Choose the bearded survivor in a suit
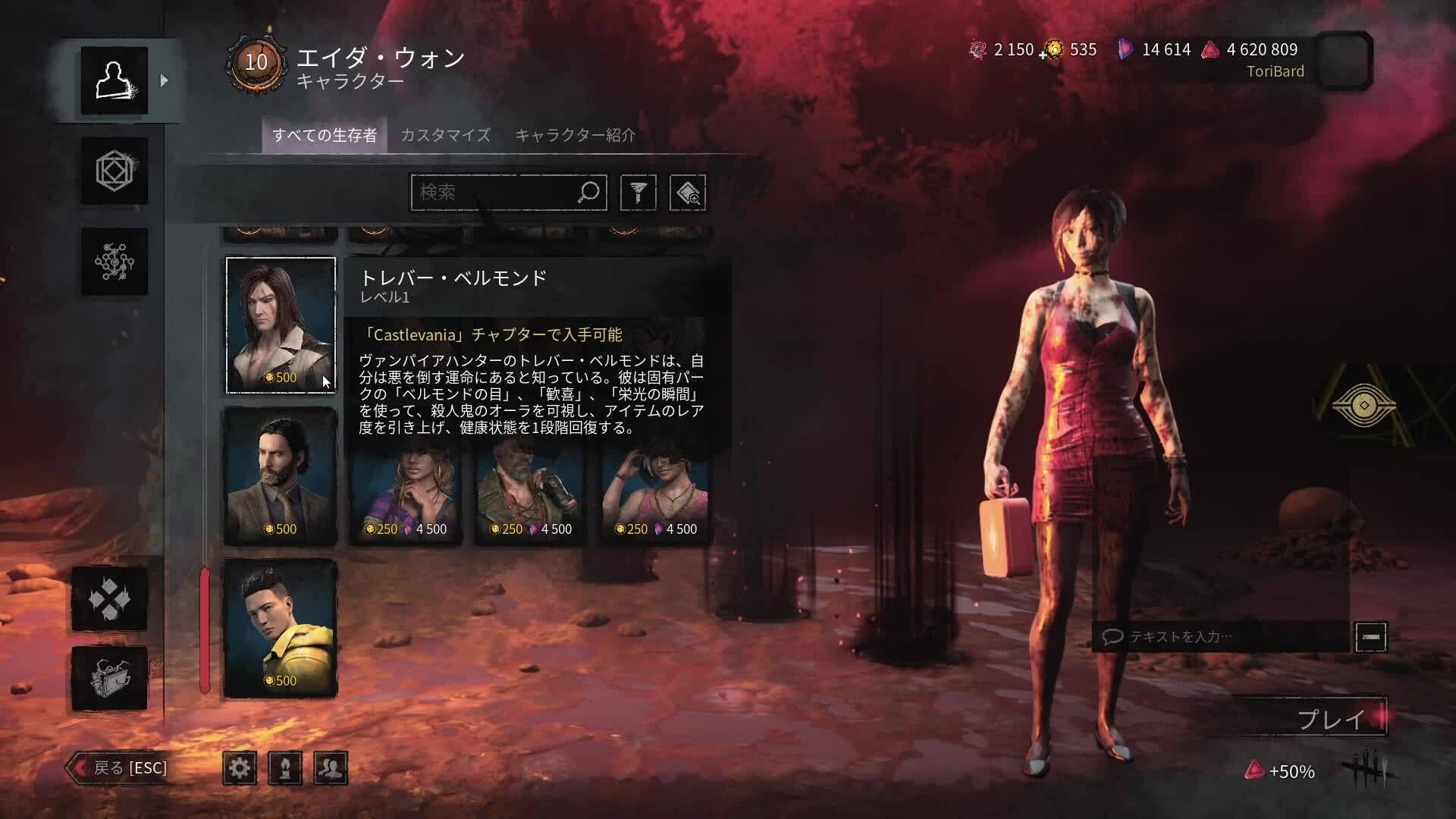 (281, 476)
